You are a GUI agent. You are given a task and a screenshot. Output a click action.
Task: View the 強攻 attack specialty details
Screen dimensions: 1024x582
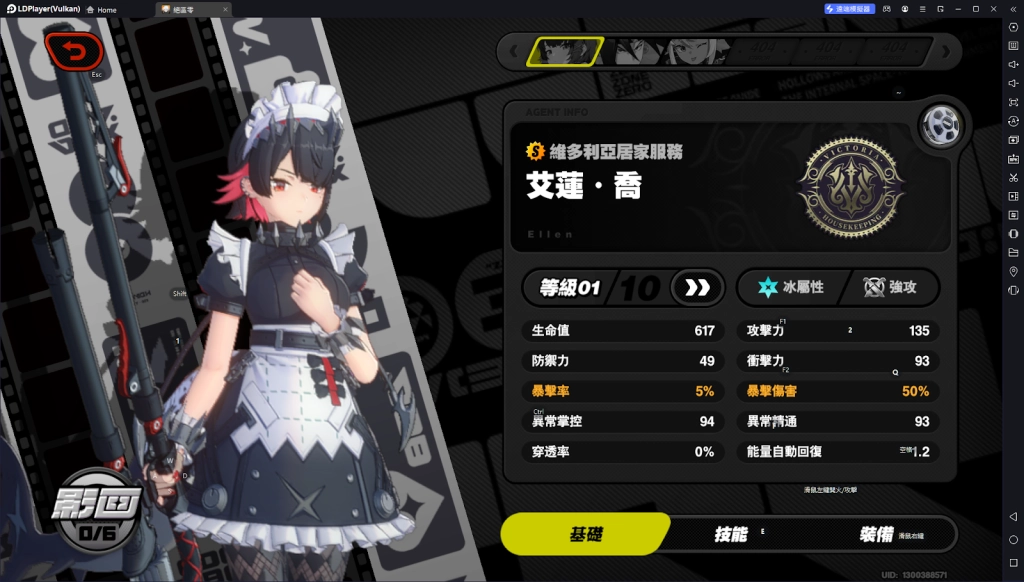click(889, 288)
